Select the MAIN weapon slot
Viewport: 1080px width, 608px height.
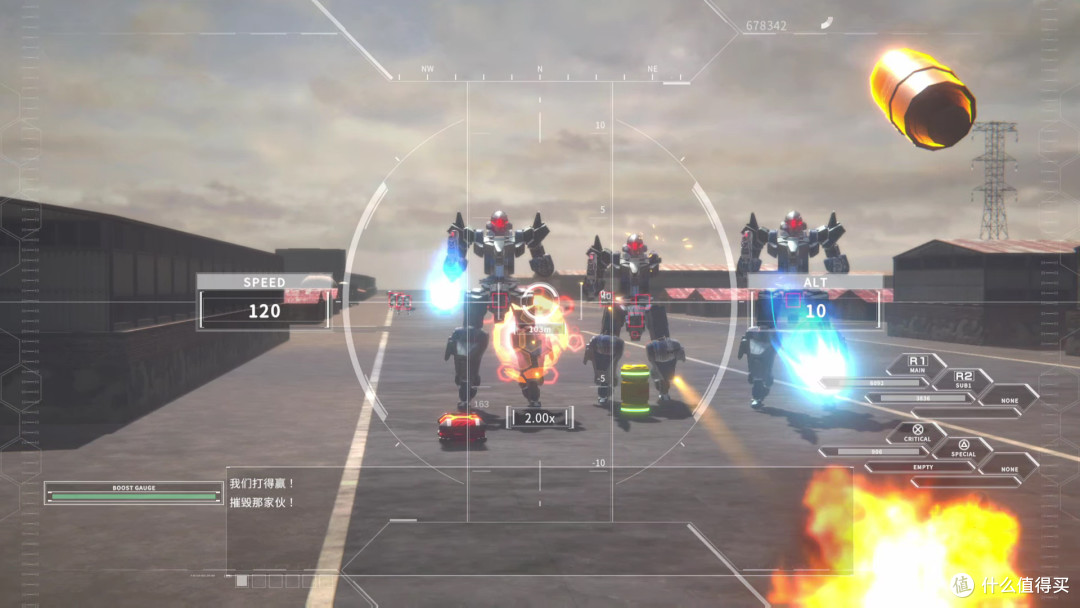pos(917,364)
